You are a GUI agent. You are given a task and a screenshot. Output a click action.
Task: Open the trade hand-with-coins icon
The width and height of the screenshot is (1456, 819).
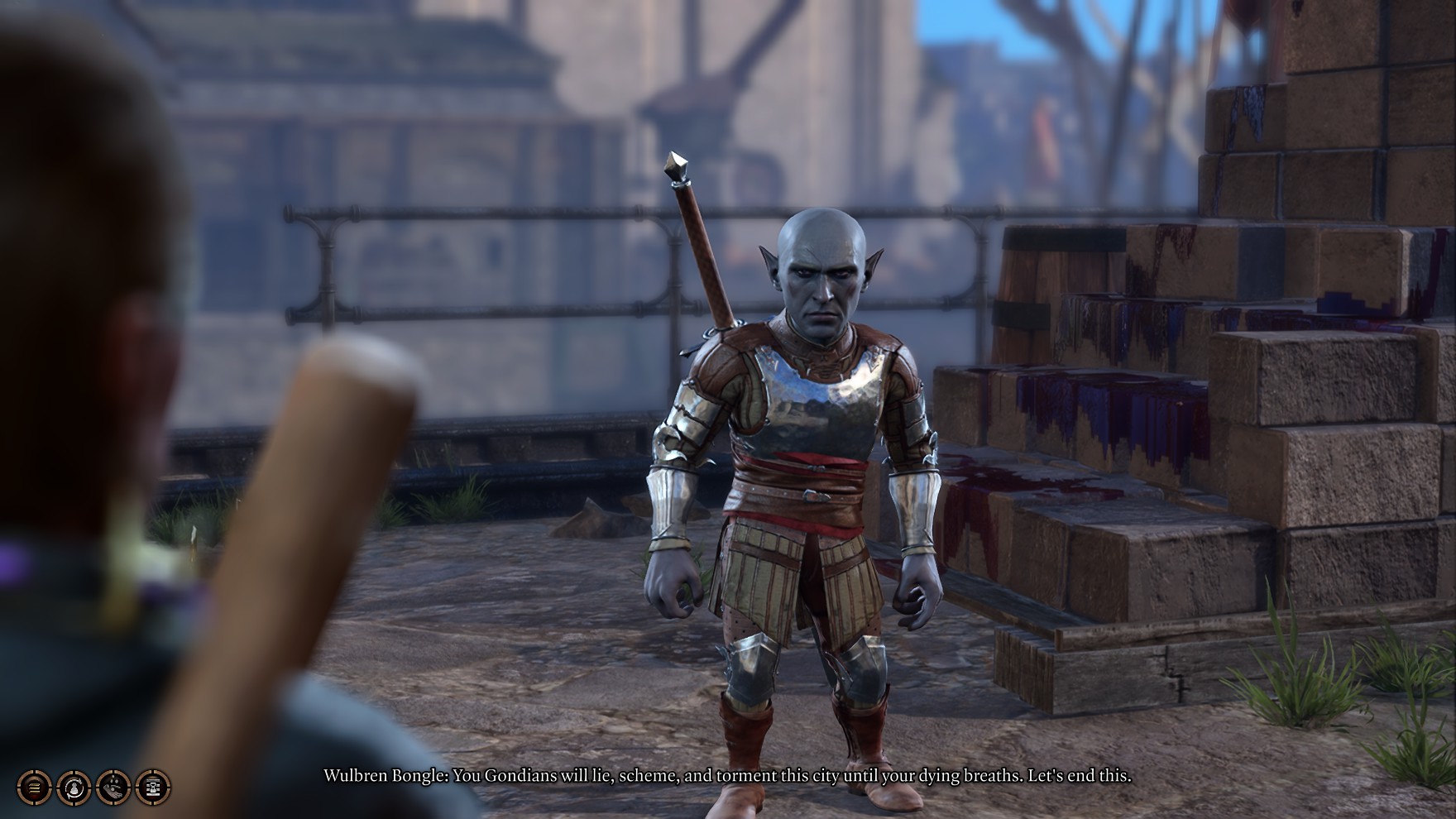coord(113,787)
